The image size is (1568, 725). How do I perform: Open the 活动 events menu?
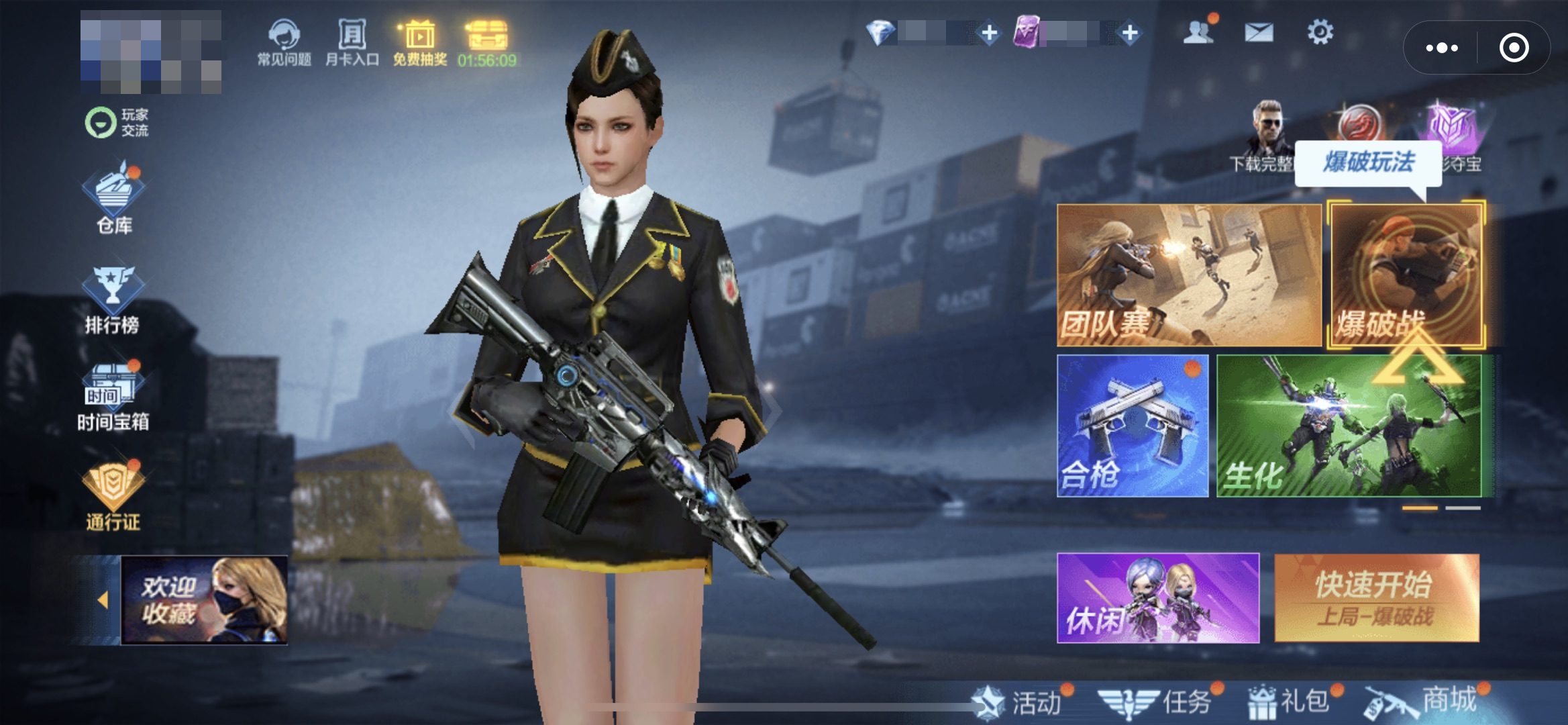tap(1022, 702)
